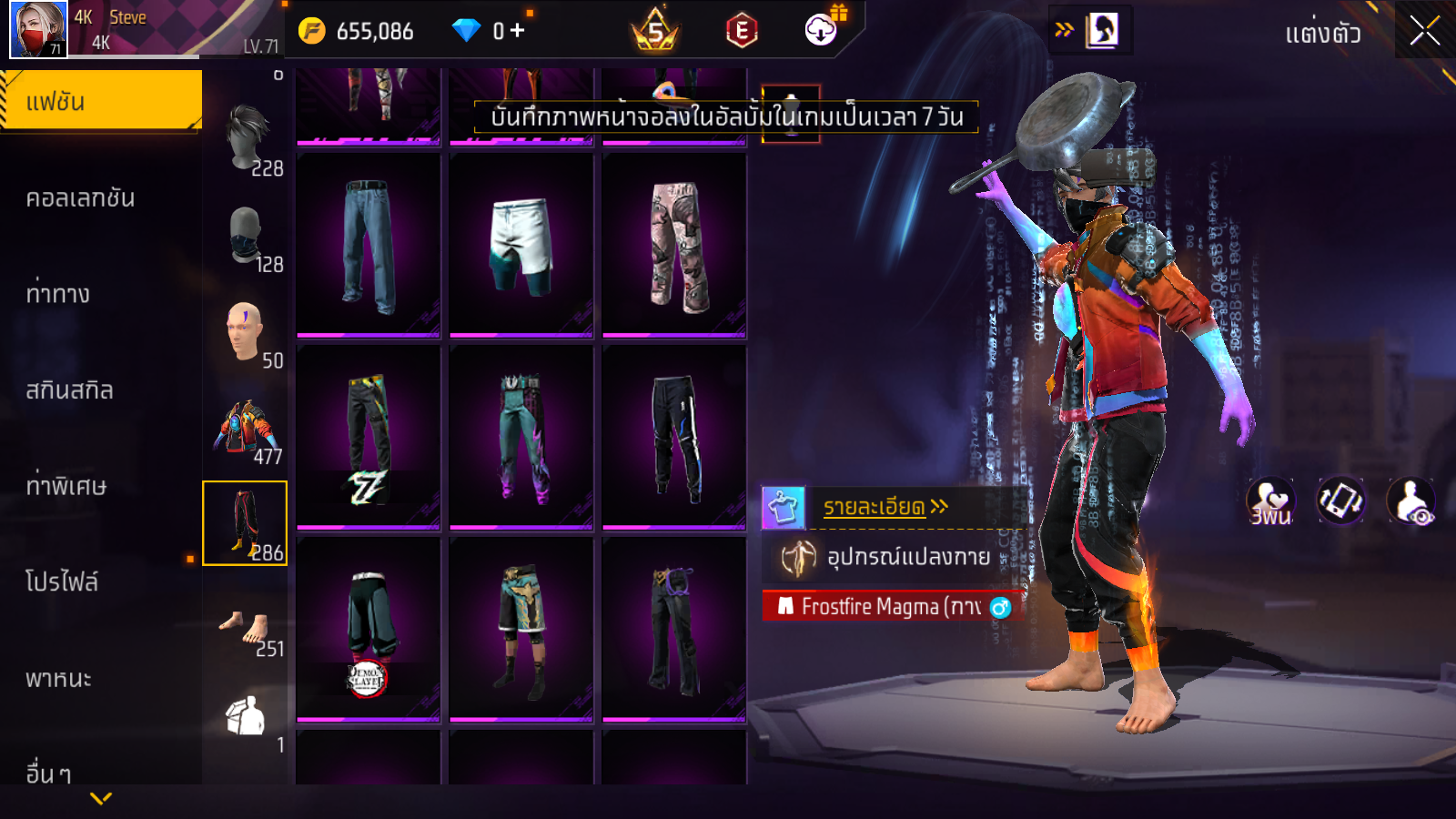
Task: Open the head/face category with 50 items
Action: click(245, 331)
